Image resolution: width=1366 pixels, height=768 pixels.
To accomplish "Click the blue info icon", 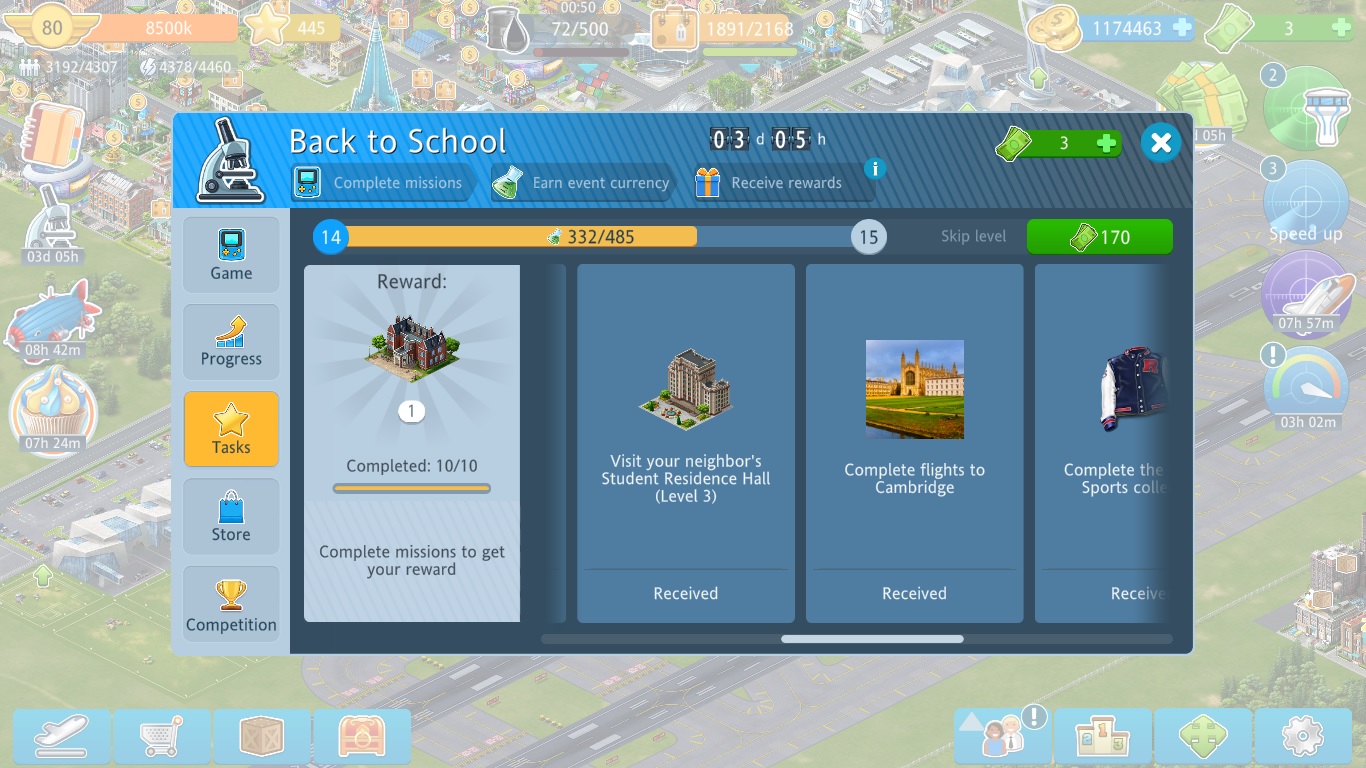I will coord(875,168).
